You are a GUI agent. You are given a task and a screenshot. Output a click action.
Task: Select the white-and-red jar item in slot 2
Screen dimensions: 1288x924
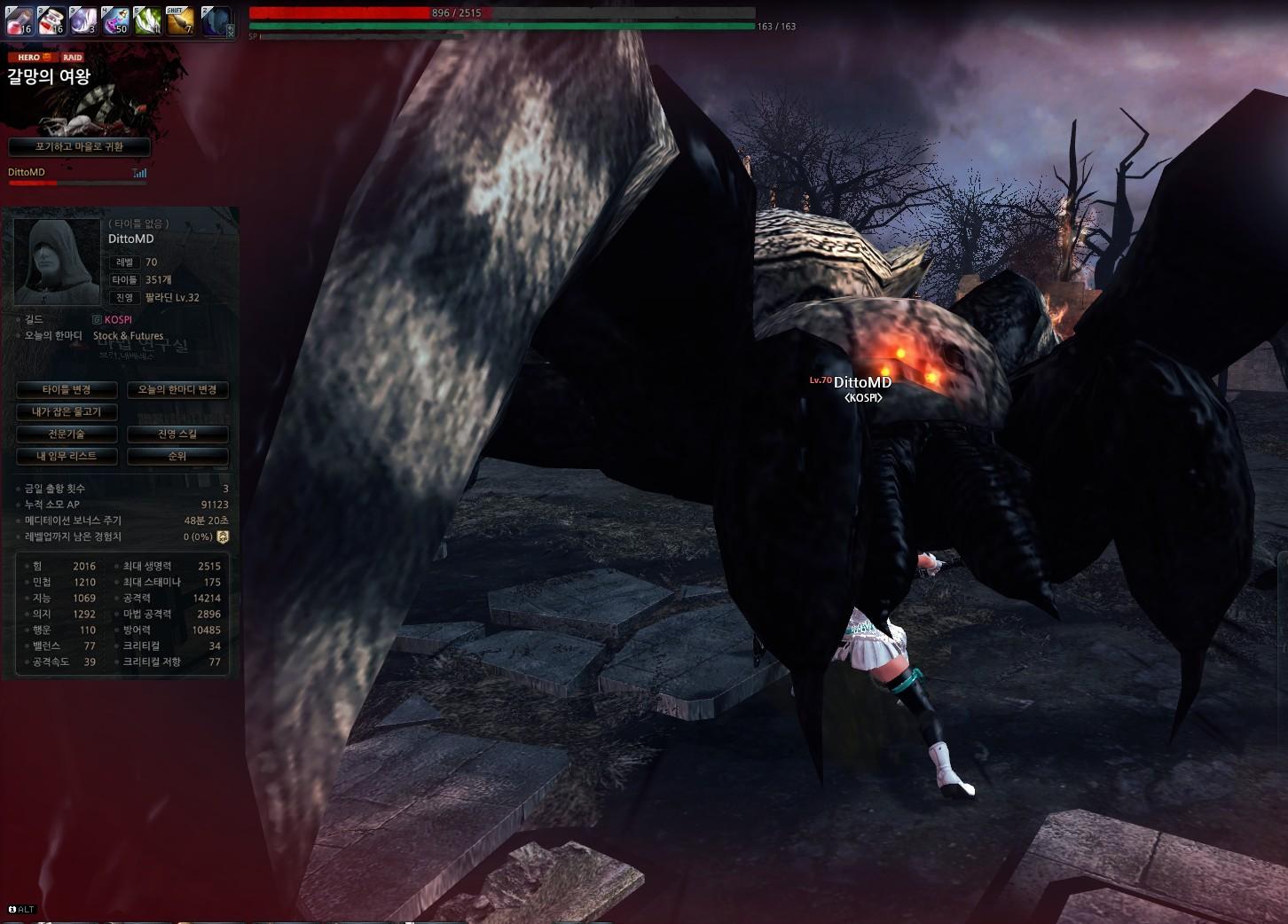pos(51,20)
